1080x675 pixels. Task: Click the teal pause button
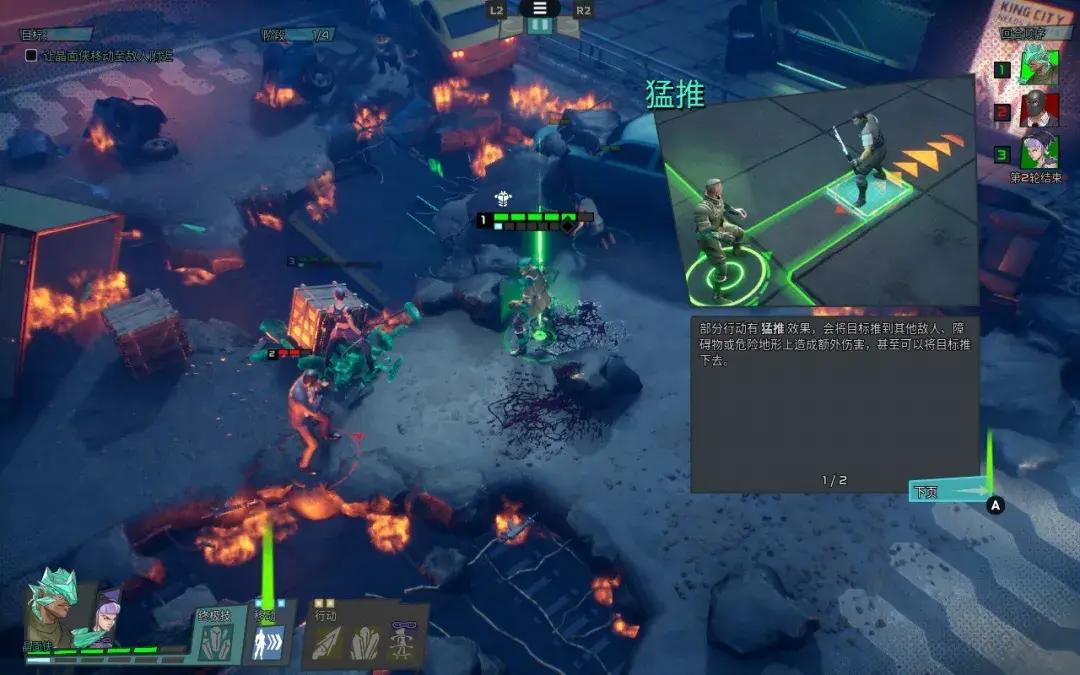click(x=540, y=26)
